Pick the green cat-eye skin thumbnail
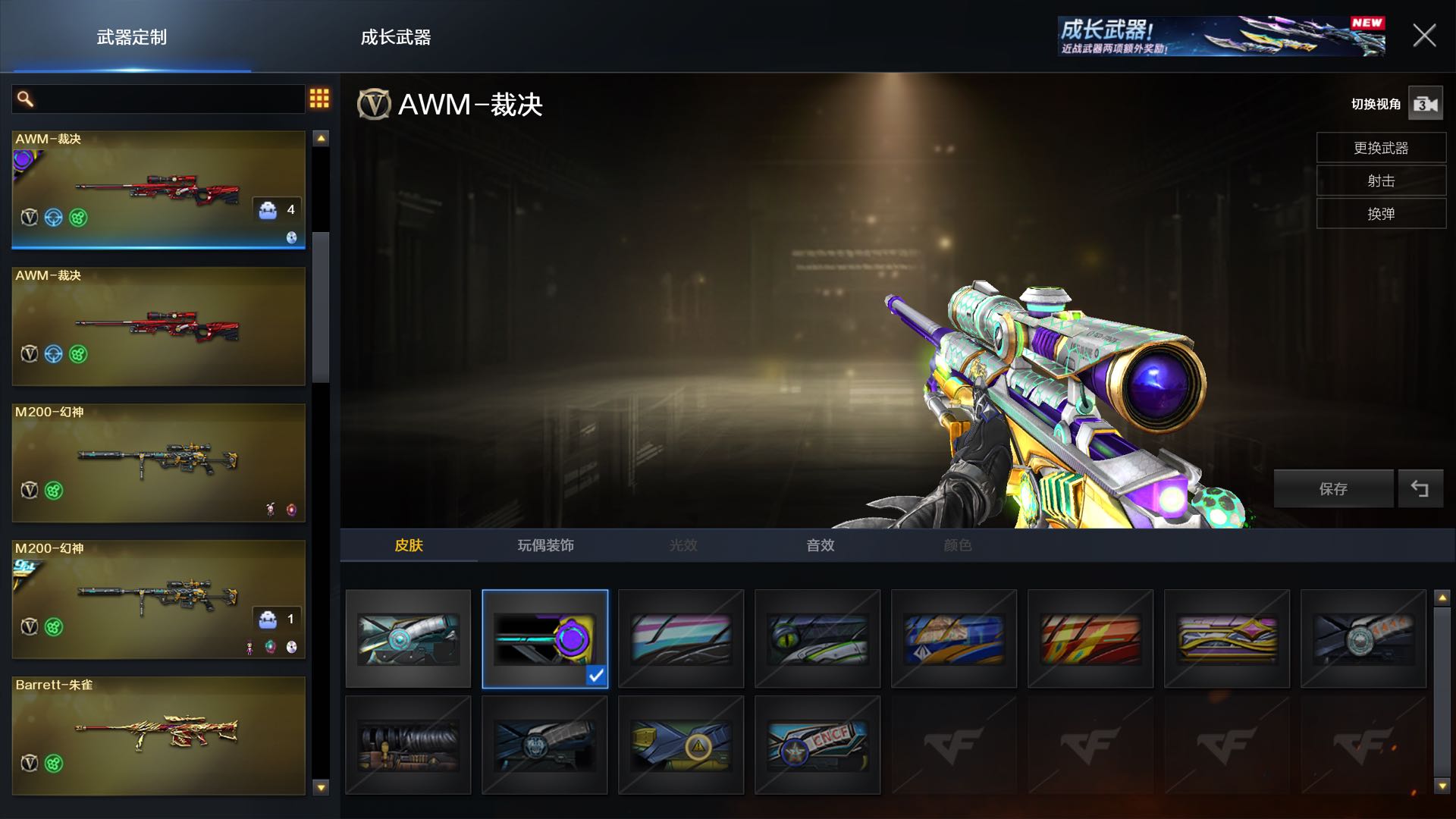 [x=817, y=639]
